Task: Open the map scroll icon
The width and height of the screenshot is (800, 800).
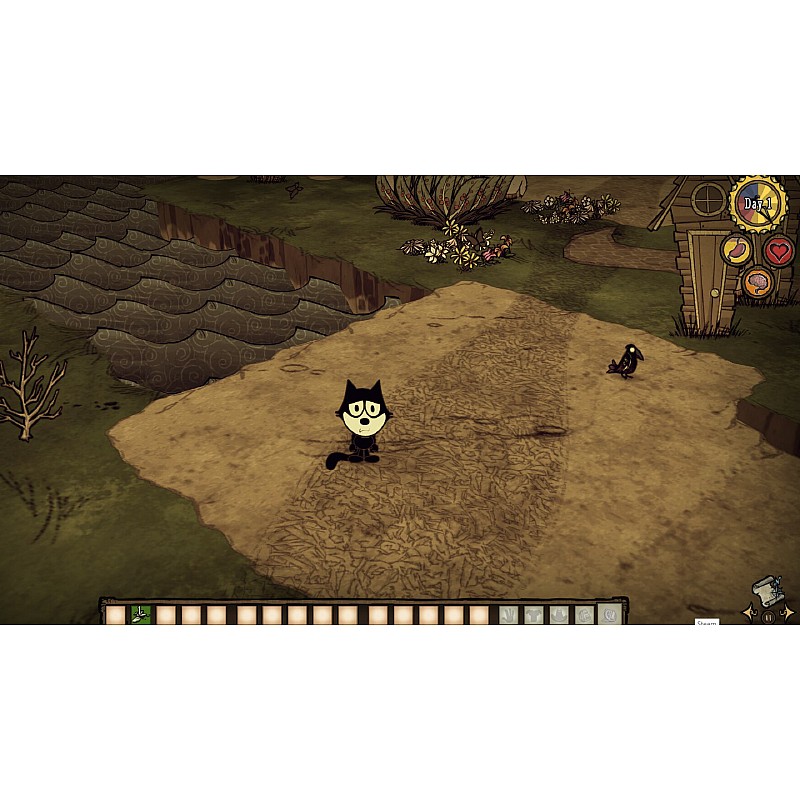Action: point(767,590)
